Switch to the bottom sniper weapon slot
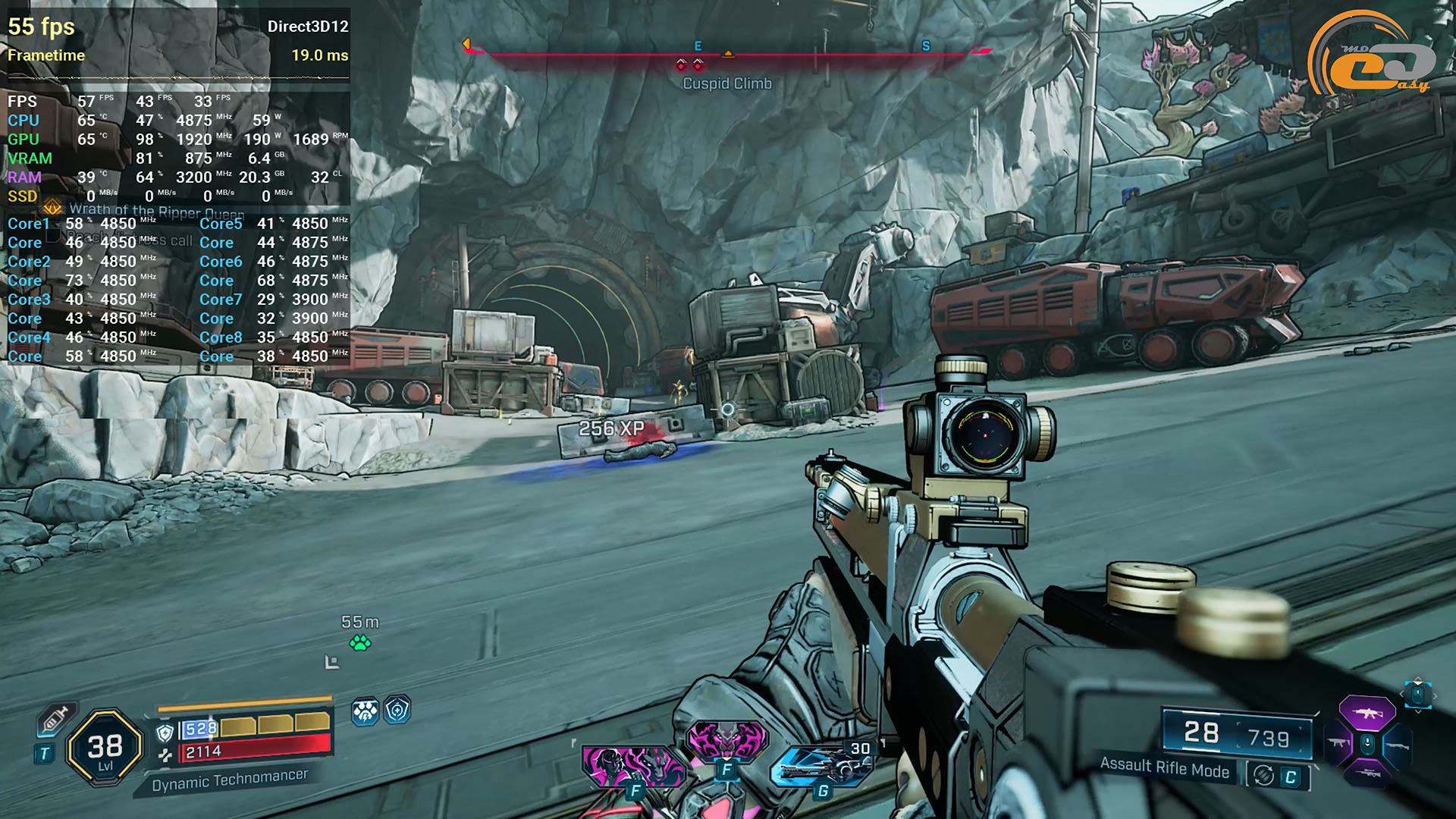The height and width of the screenshot is (819, 1456). pyautogui.click(x=1367, y=773)
